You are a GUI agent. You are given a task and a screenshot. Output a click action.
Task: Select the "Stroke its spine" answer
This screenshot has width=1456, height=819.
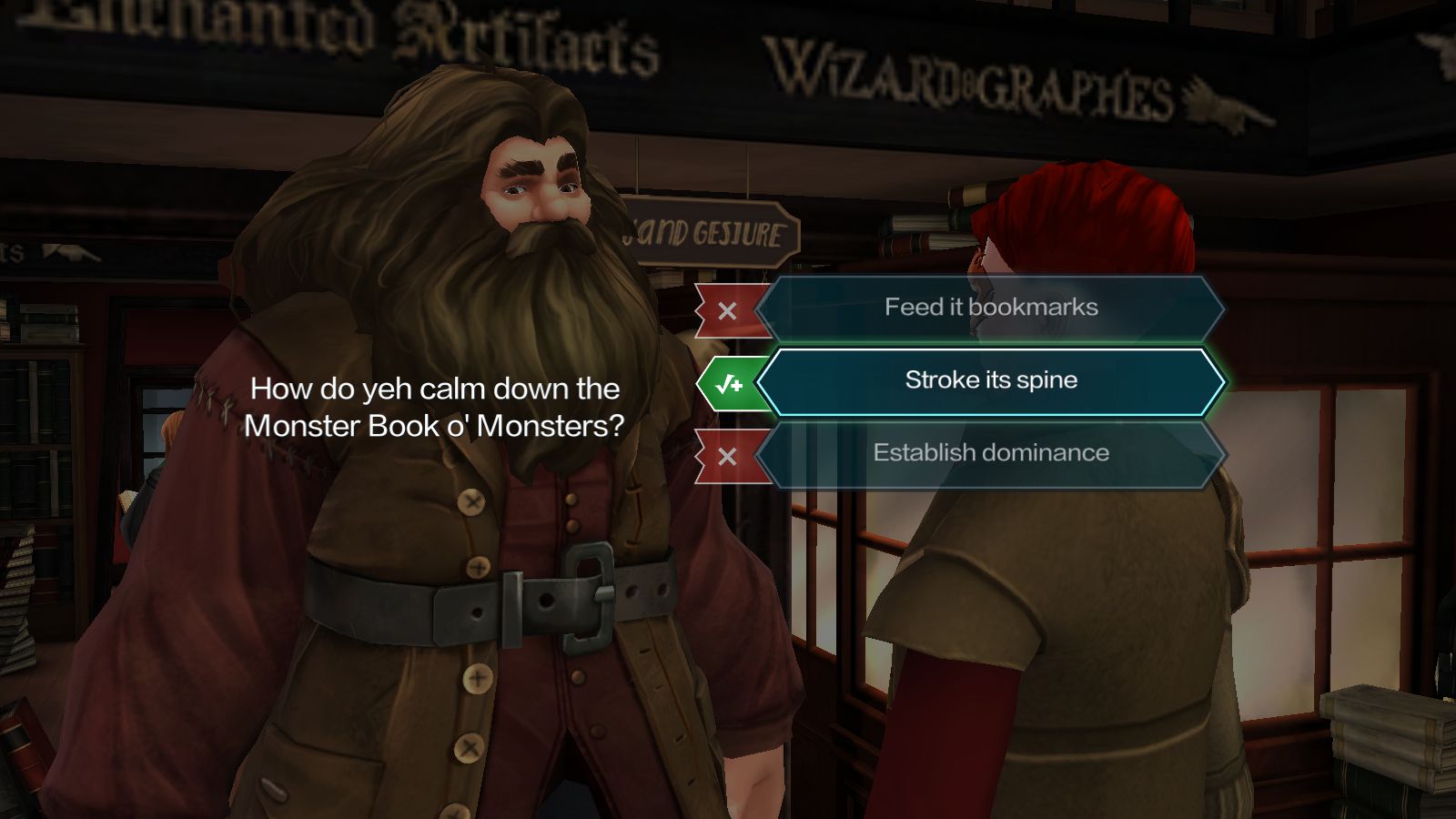pos(990,381)
